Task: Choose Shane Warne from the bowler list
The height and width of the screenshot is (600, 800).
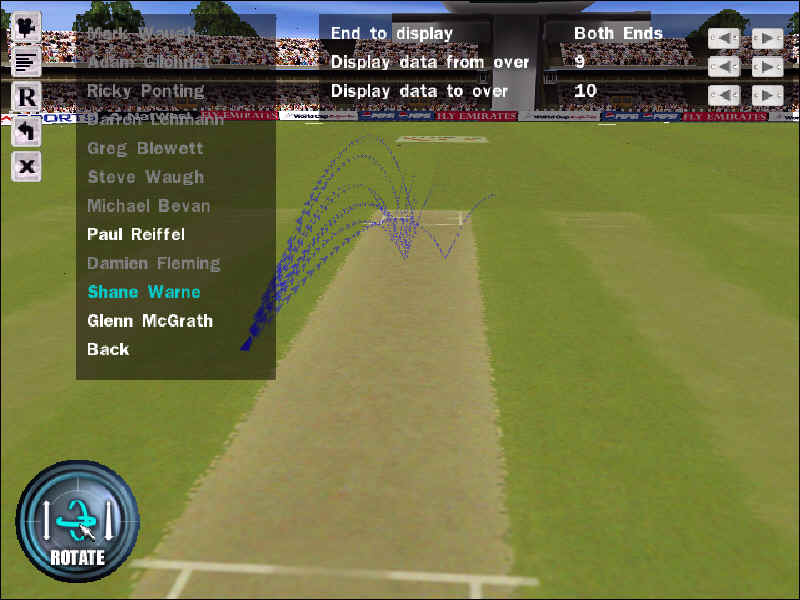Action: point(144,293)
